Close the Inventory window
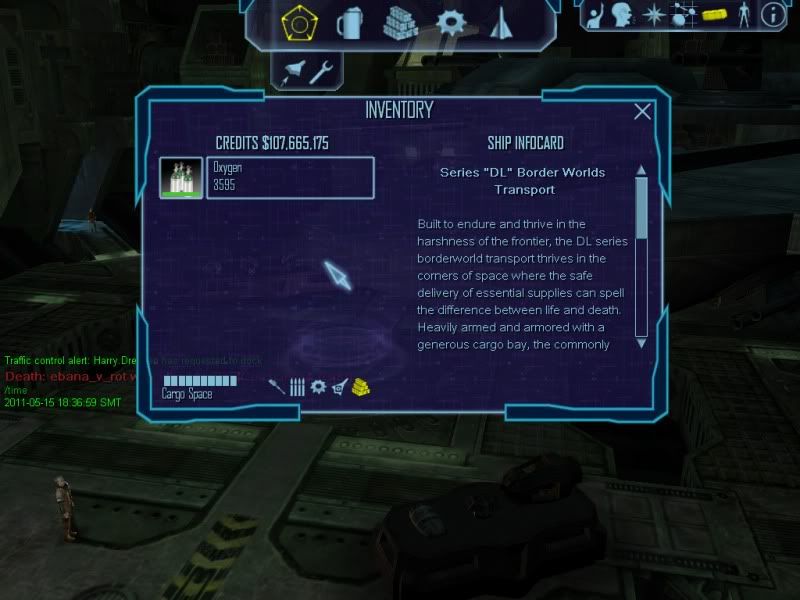Viewport: 800px width, 600px height. tap(642, 112)
